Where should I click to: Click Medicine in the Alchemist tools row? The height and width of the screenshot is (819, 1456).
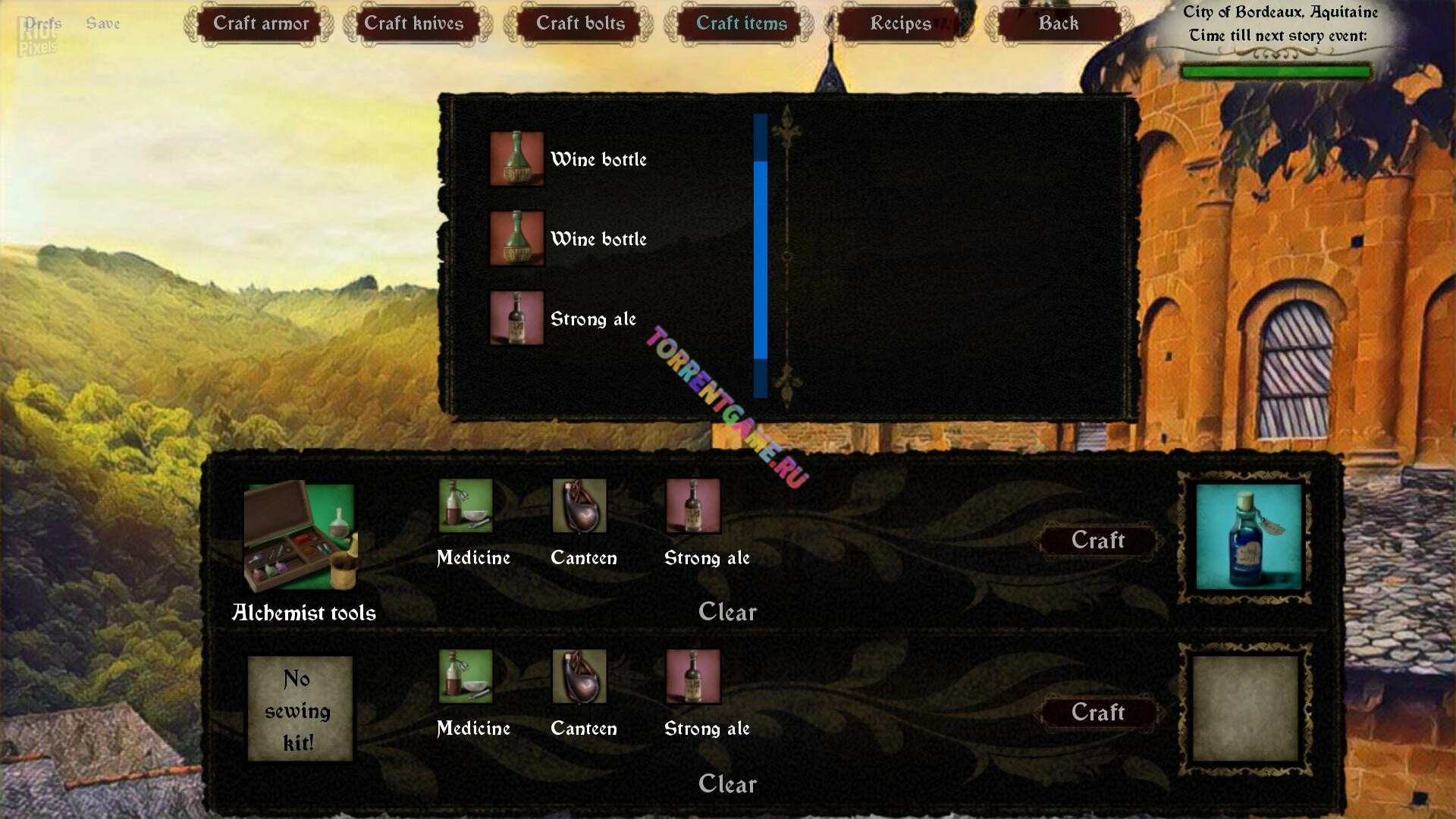coord(466,506)
